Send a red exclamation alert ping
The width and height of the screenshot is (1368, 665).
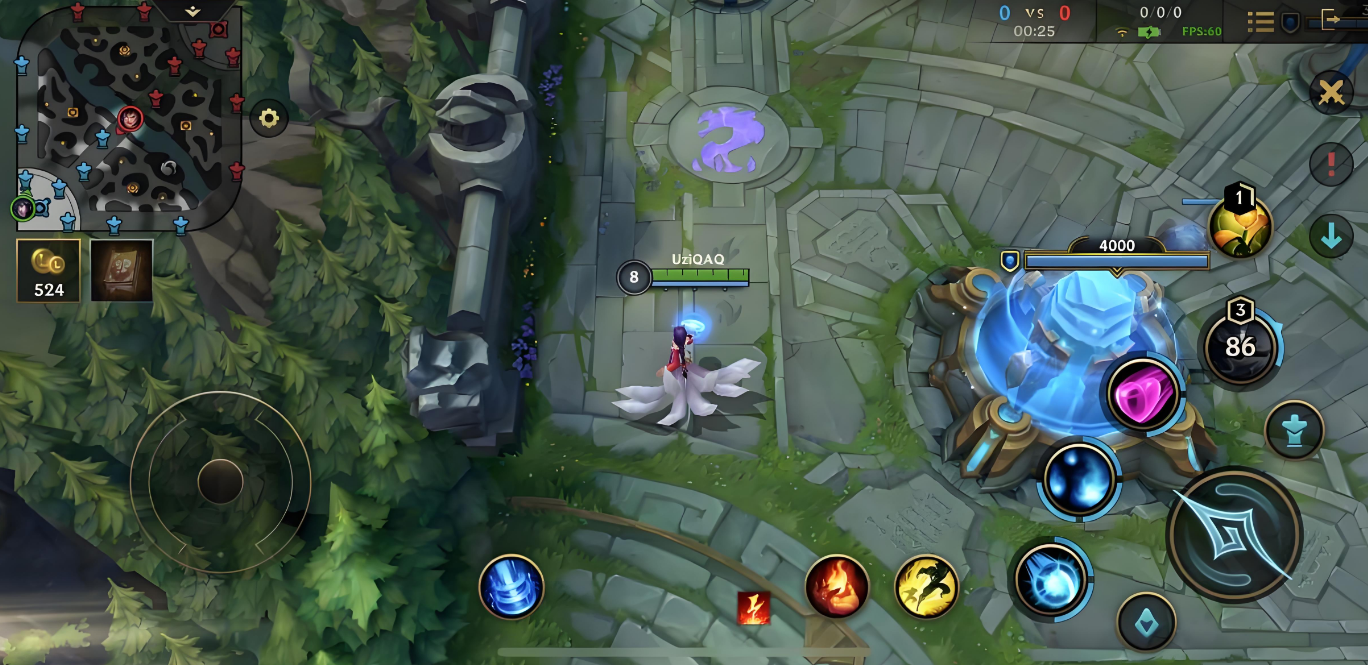click(1331, 165)
